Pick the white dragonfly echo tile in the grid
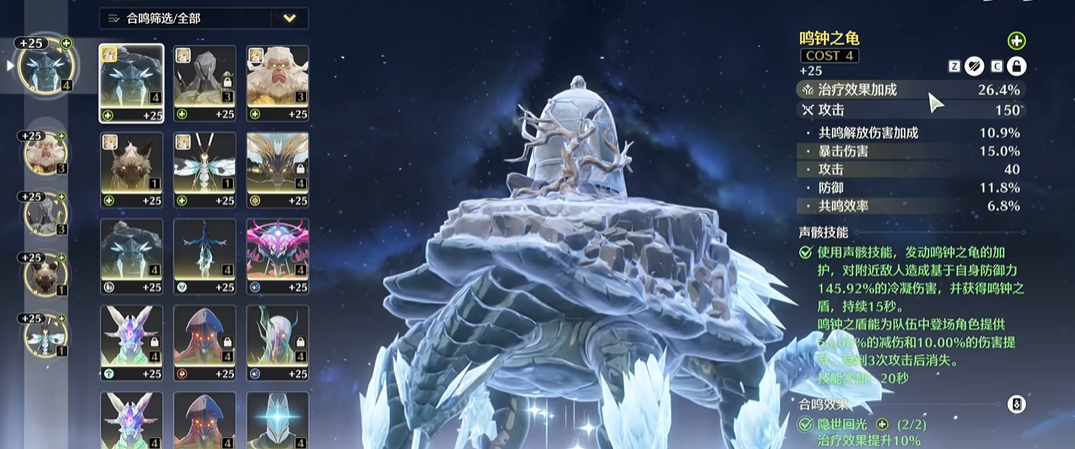This screenshot has height=449, width=1075. (x=205, y=163)
